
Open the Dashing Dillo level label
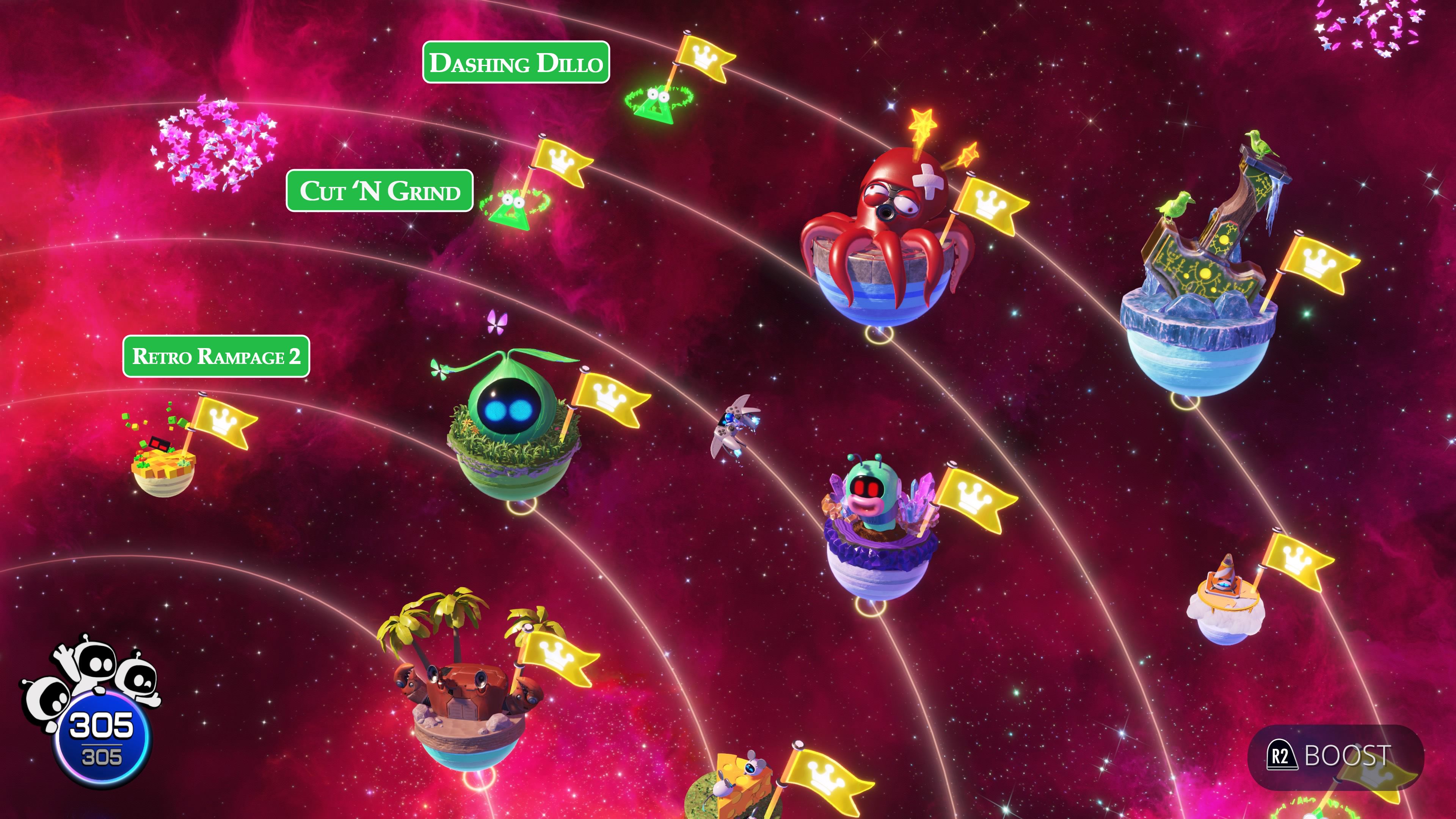coord(518,64)
